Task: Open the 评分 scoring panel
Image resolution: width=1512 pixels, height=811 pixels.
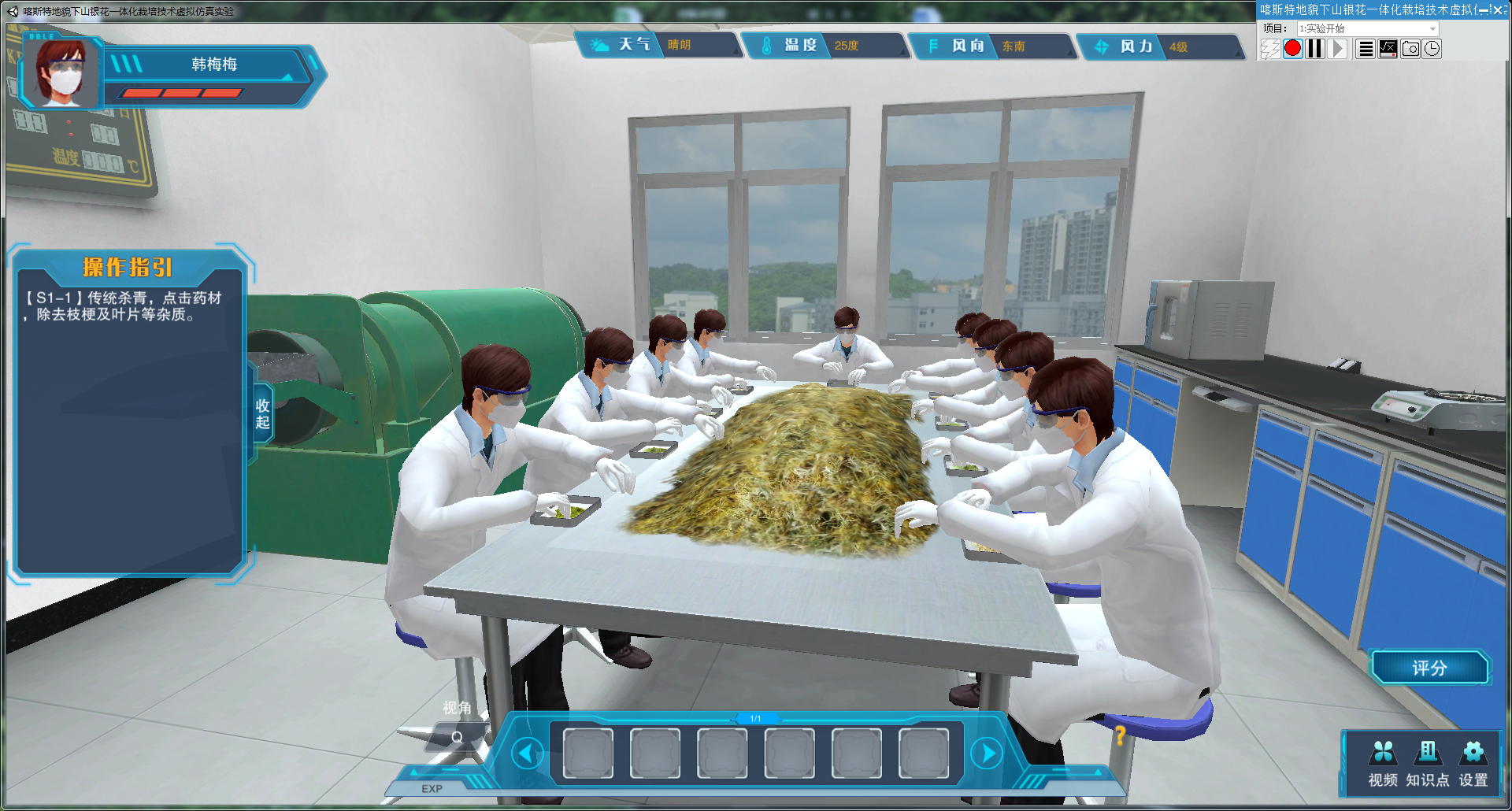Action: pyautogui.click(x=1429, y=668)
